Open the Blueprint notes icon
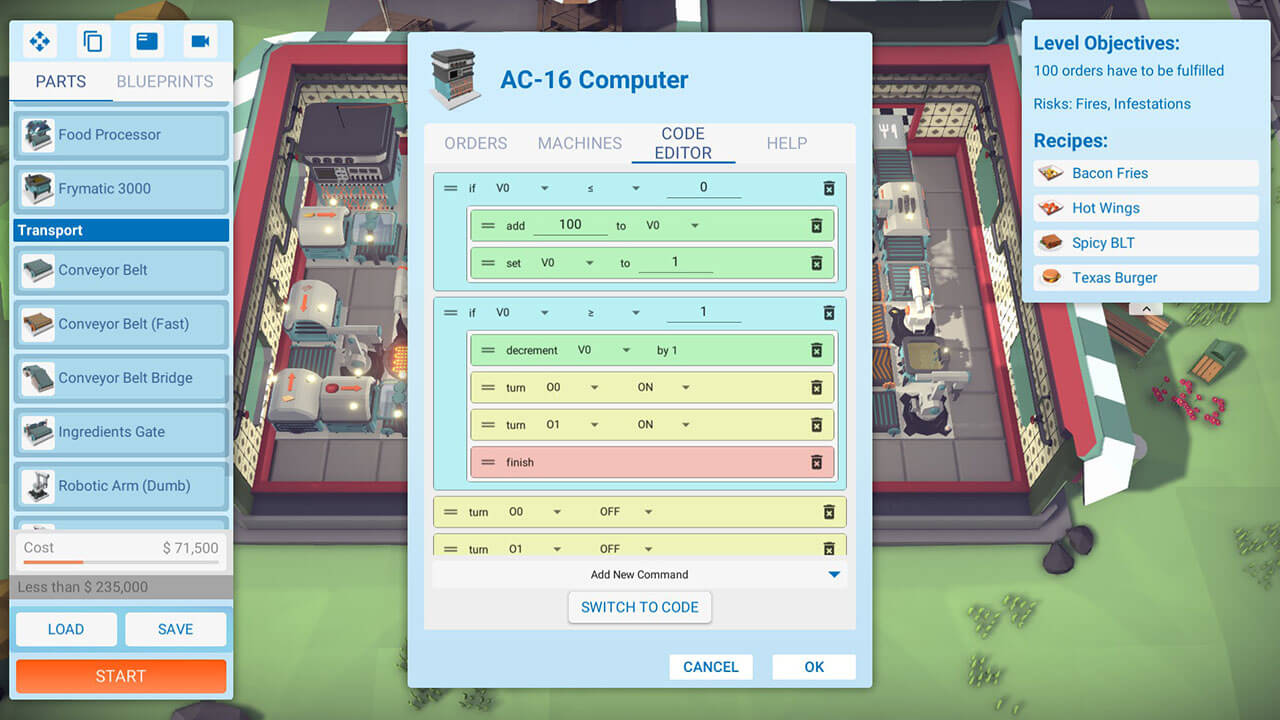 pyautogui.click(x=147, y=41)
